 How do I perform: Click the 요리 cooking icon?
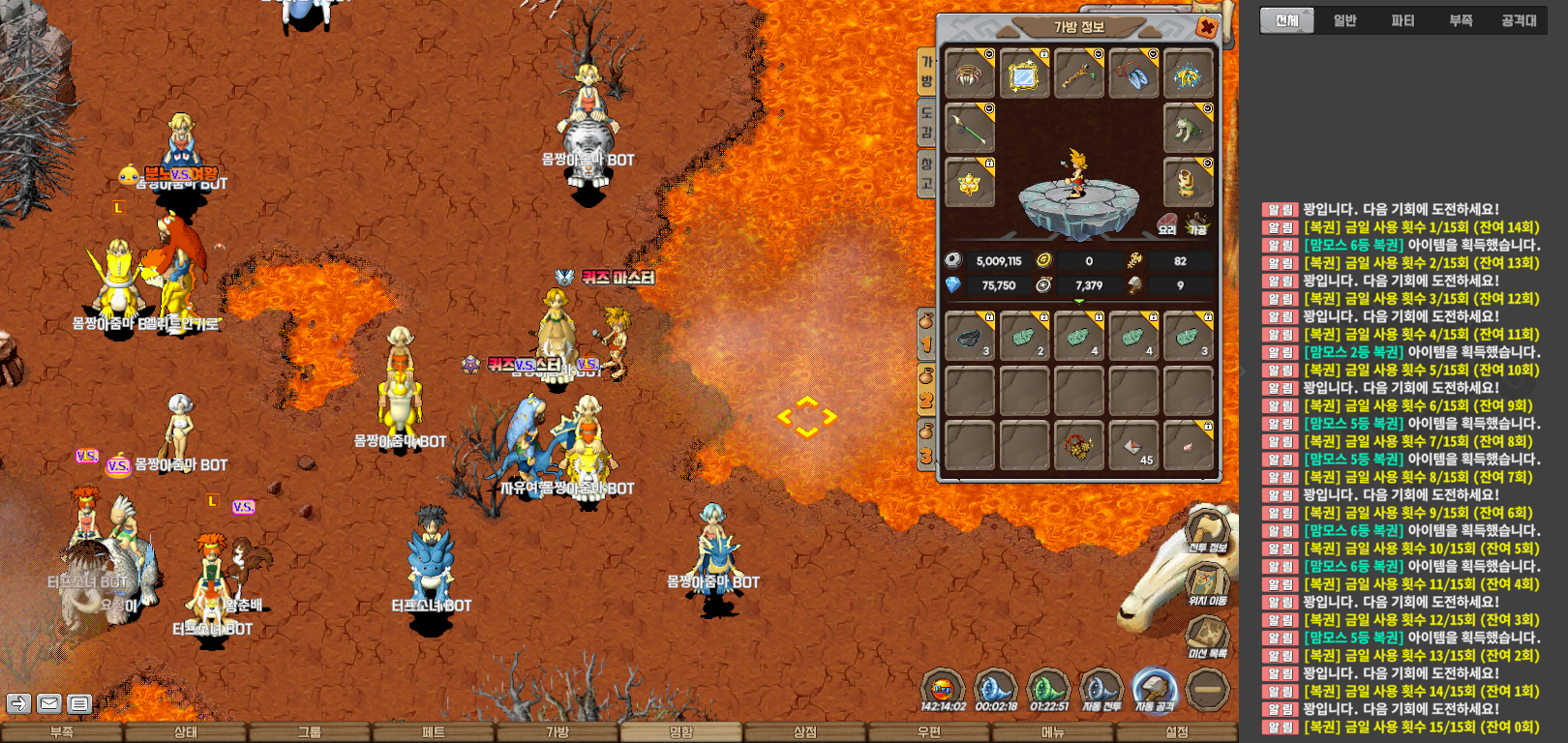1167,224
